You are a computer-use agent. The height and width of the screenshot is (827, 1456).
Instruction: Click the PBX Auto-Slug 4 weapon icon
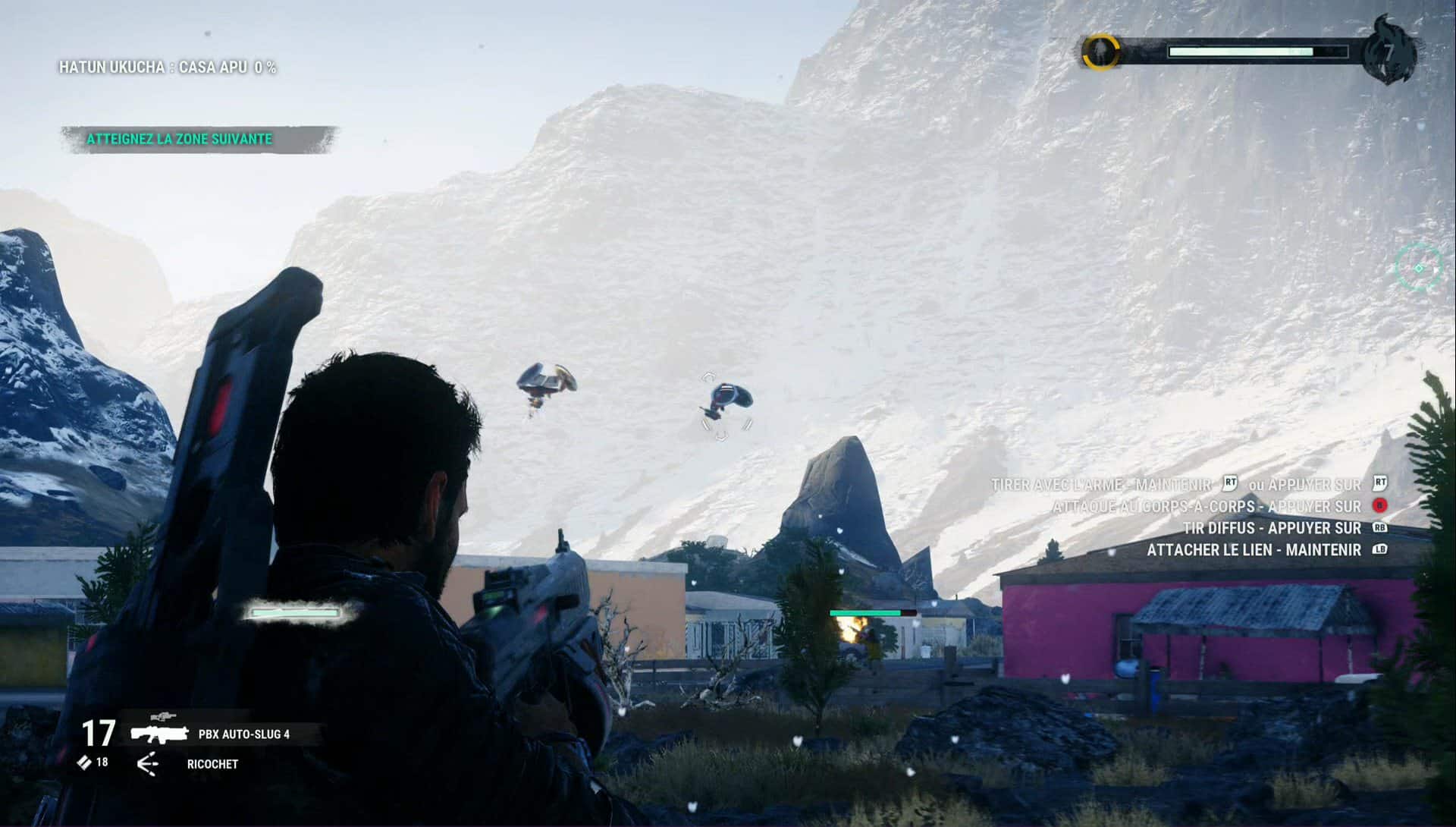(x=159, y=733)
